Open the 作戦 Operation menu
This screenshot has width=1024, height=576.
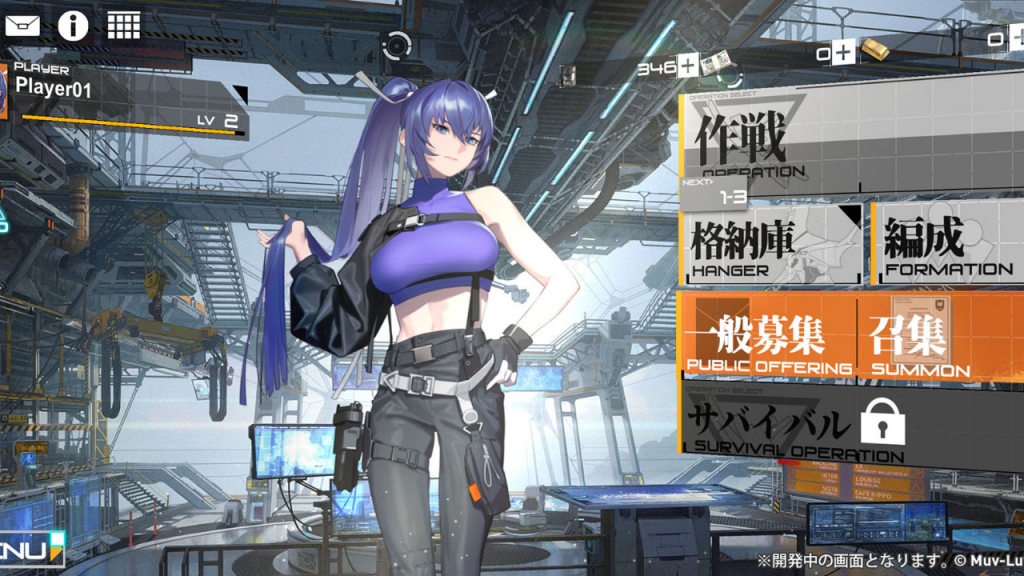coord(850,145)
